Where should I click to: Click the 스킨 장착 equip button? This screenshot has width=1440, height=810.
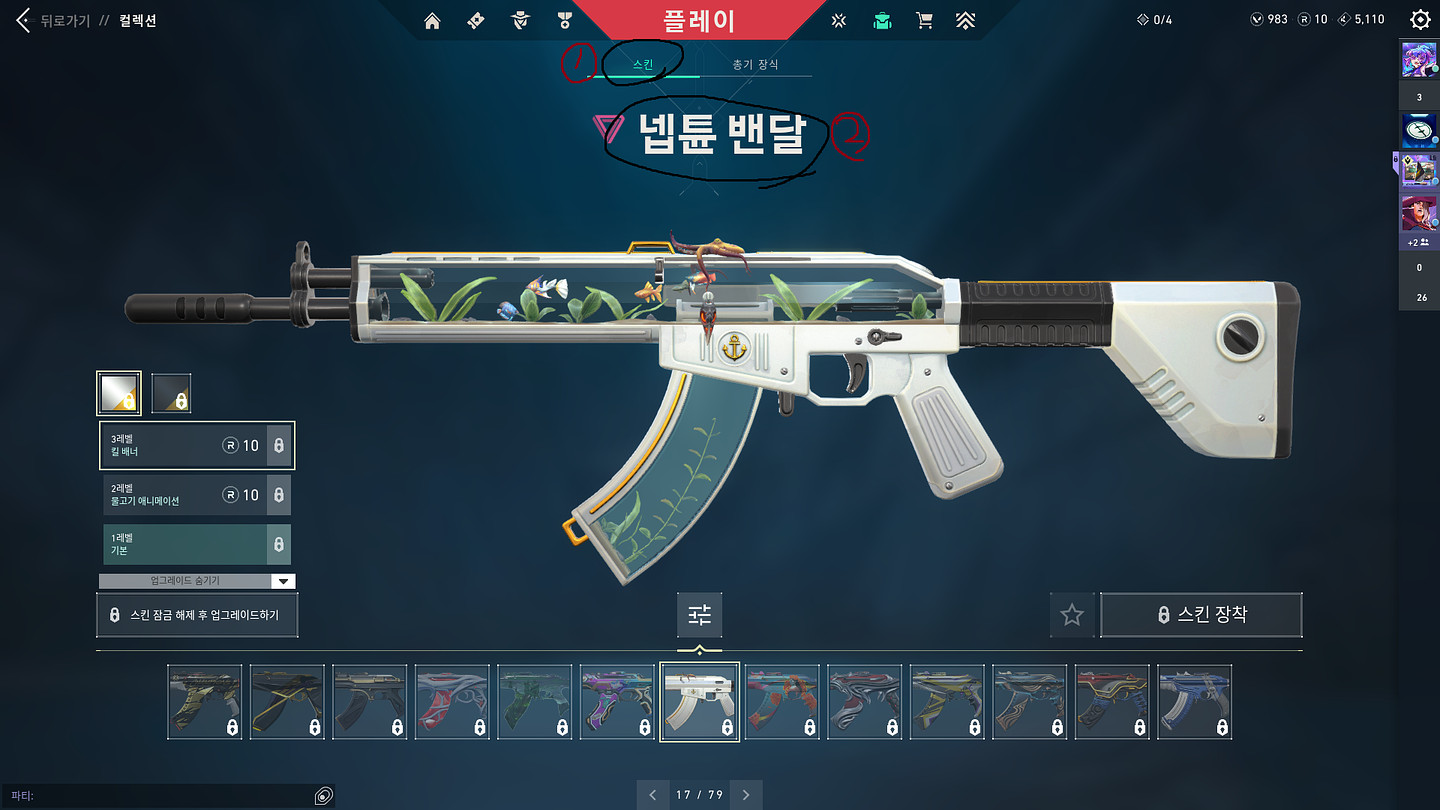tap(1201, 615)
